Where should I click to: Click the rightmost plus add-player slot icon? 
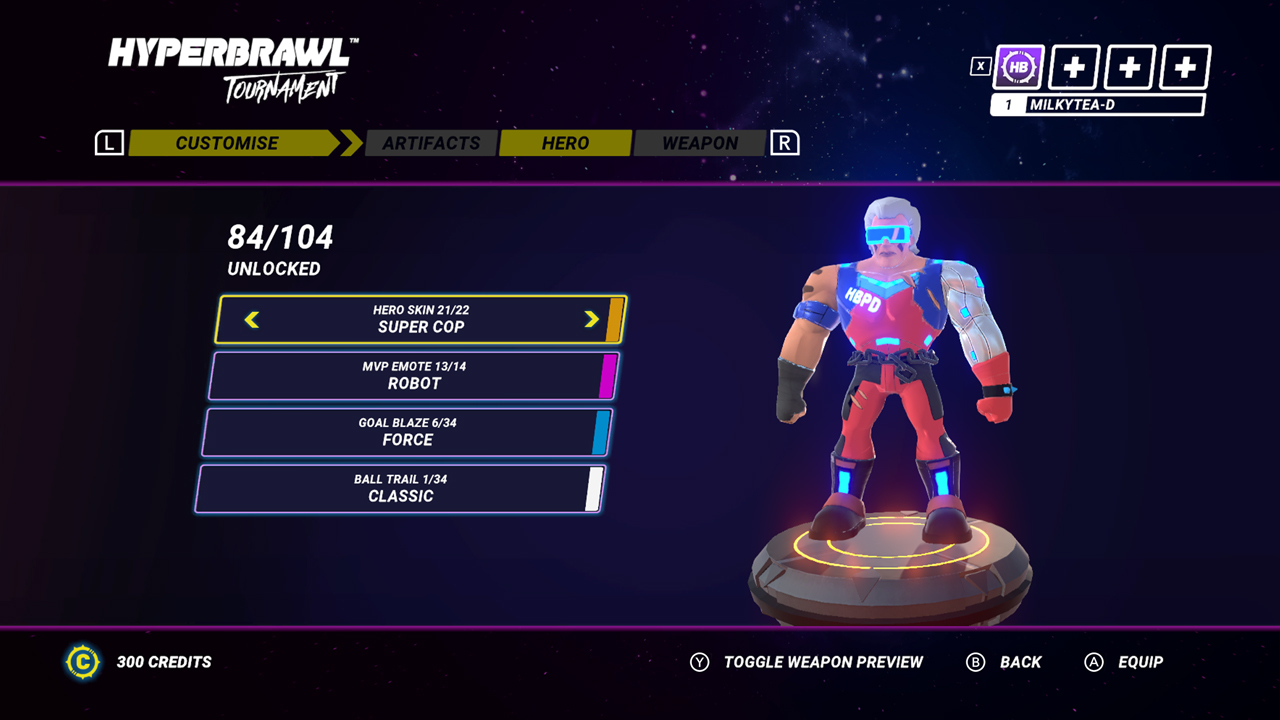pos(1184,67)
